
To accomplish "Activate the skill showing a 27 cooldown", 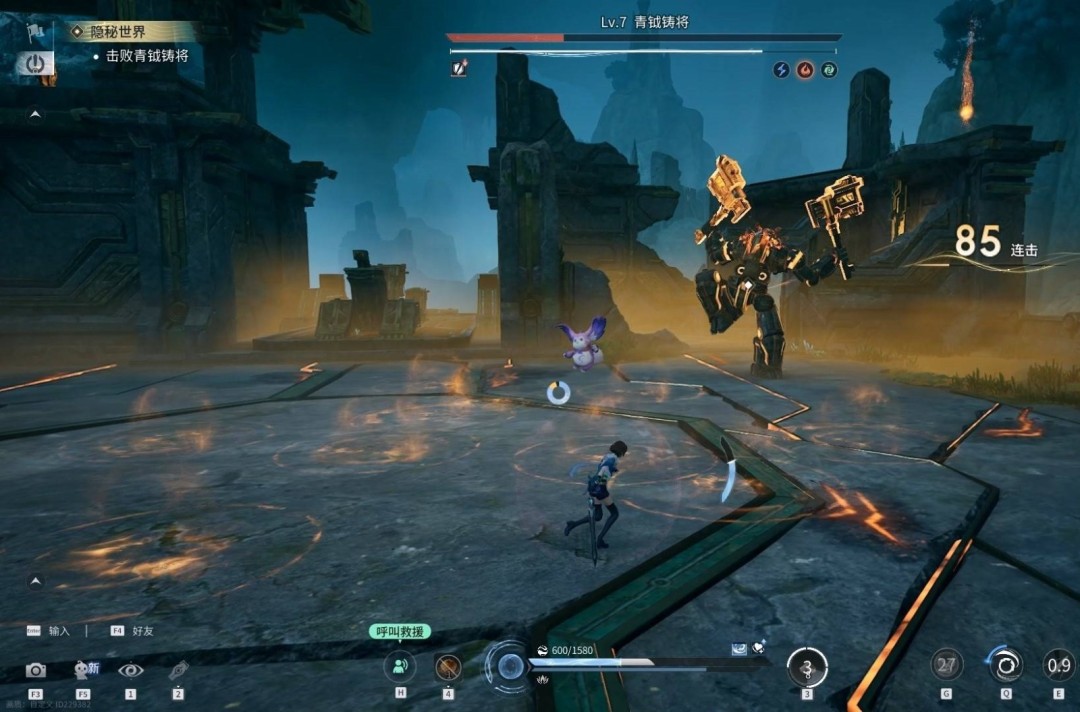I will [947, 665].
